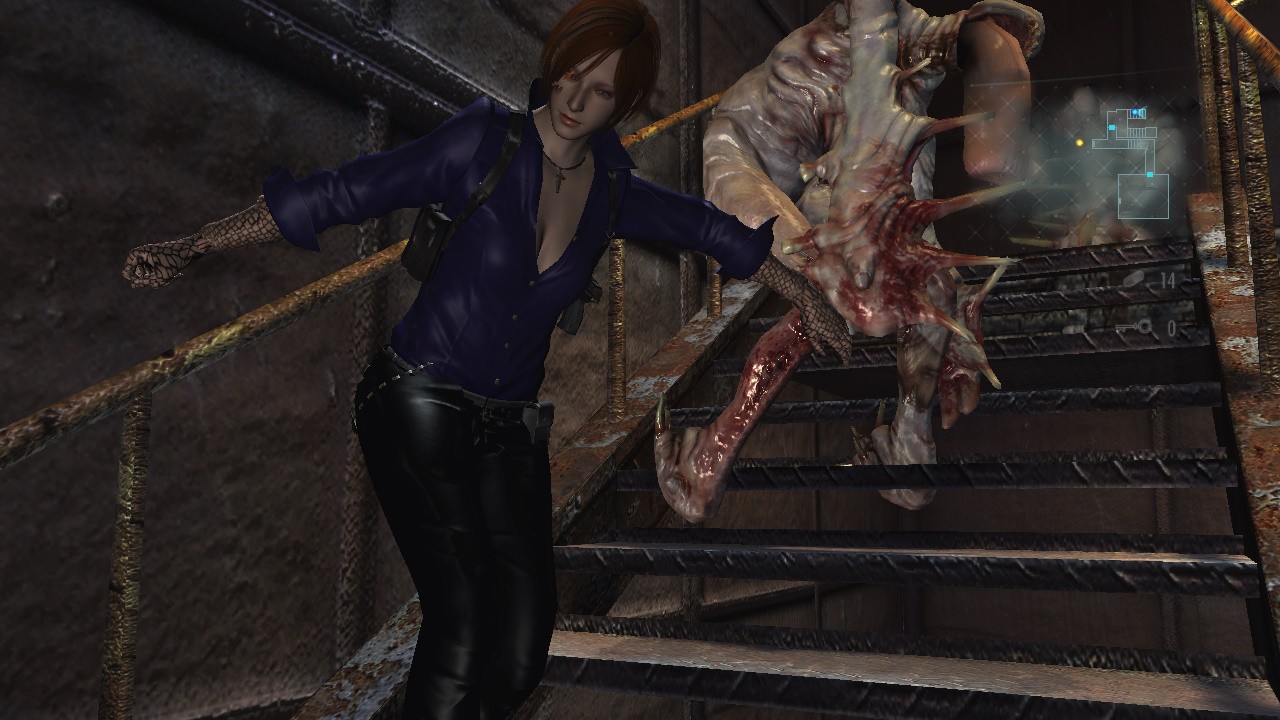Click the bullet ammo icon
Viewport: 1280px width, 720px height.
(x=1135, y=281)
